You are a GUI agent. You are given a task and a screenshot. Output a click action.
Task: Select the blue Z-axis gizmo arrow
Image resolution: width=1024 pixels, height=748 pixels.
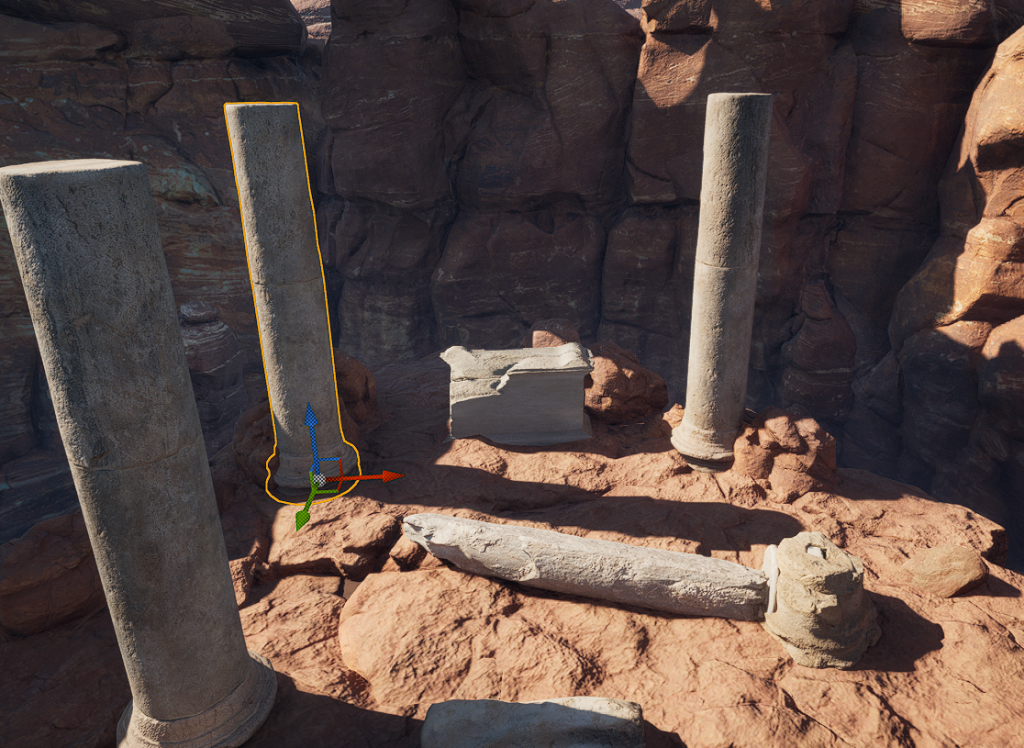click(311, 418)
